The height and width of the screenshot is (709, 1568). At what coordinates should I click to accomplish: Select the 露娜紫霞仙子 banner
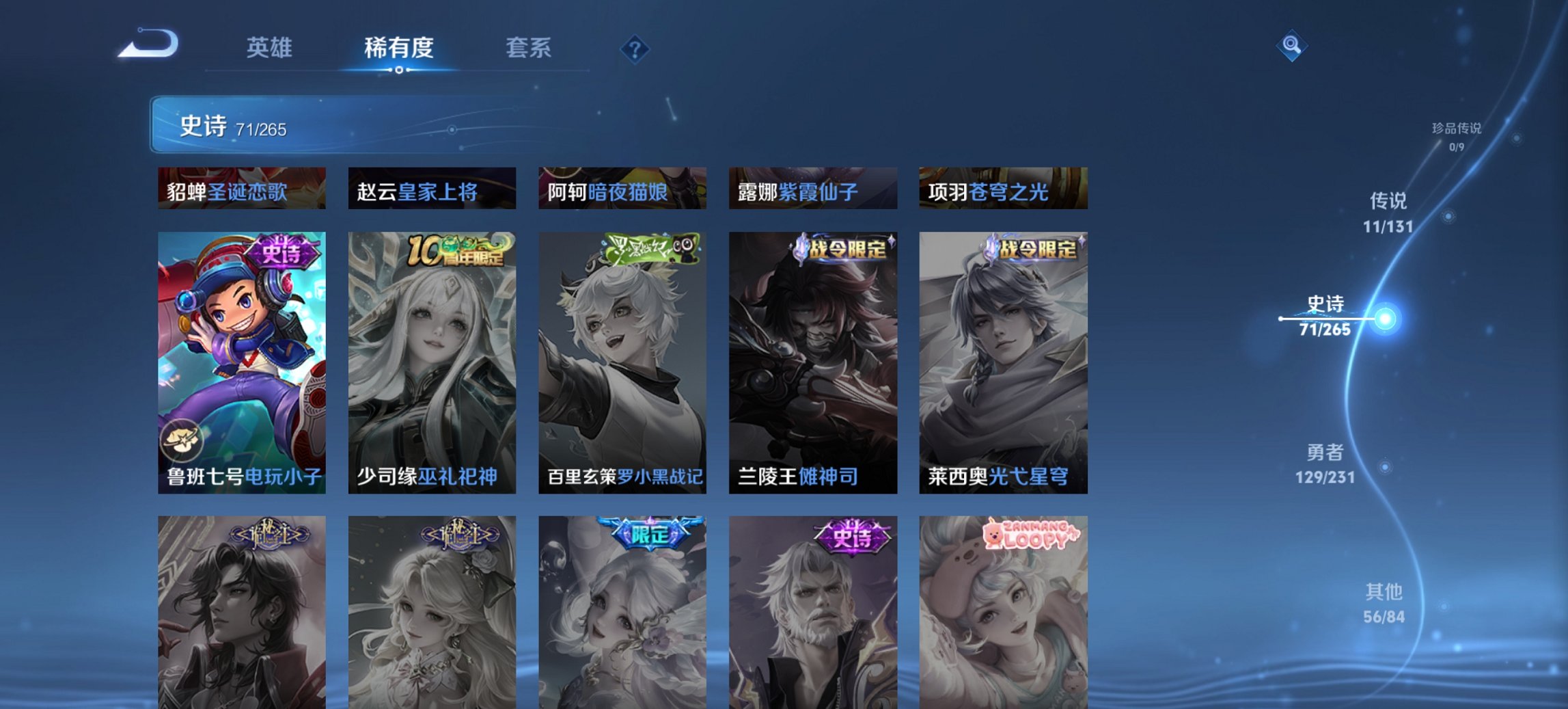coord(813,191)
